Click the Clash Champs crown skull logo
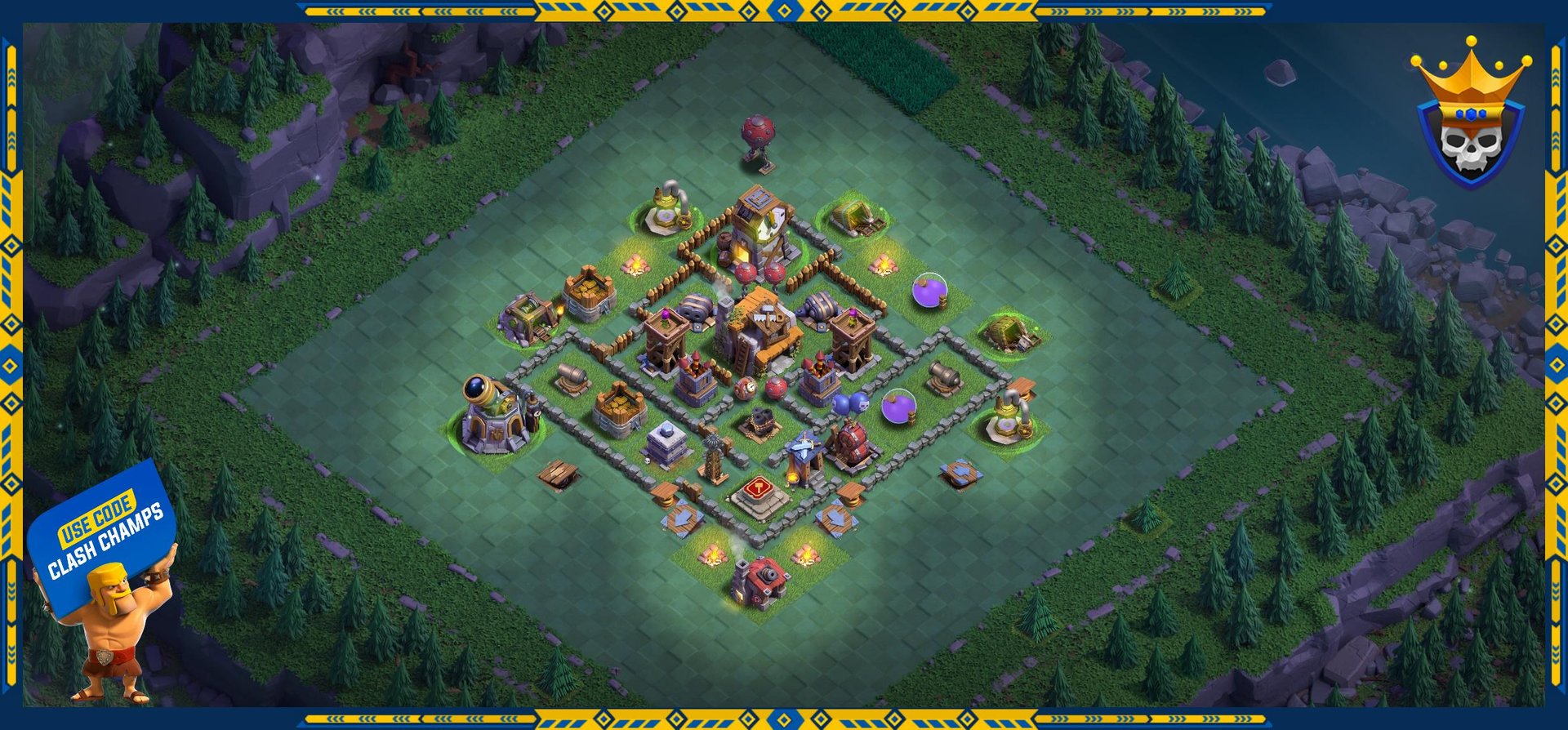1568x730 pixels. (x=1470, y=117)
